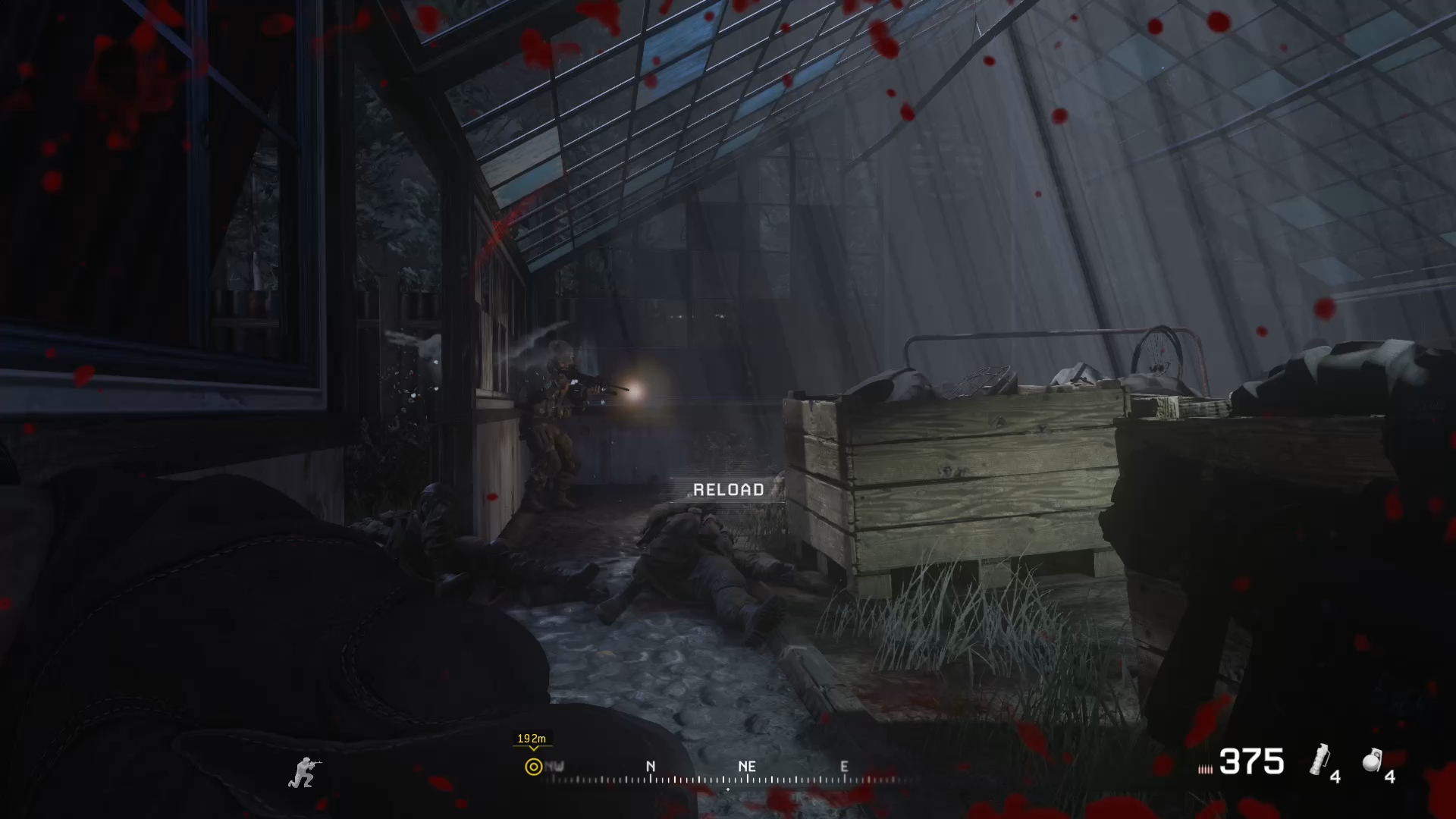
Task: Select the NE heading on the compass
Action: click(x=748, y=767)
